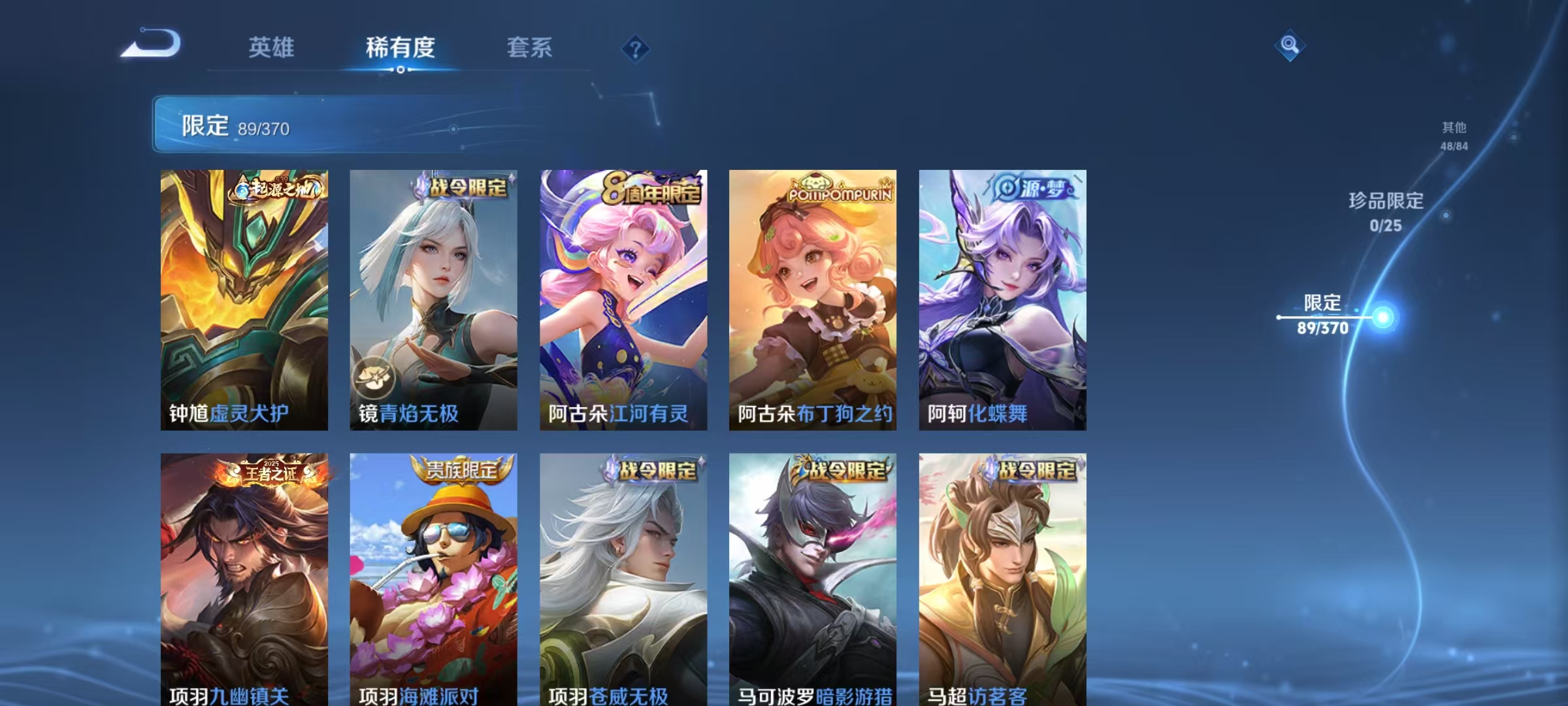1568x706 pixels.
Task: Switch to the 英雄 tab
Action: coord(272,48)
